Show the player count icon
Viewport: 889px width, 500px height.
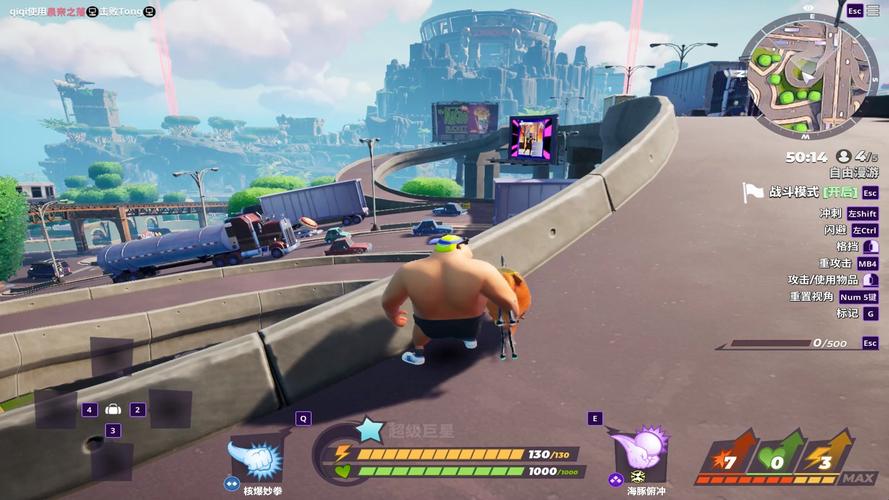(x=844, y=157)
